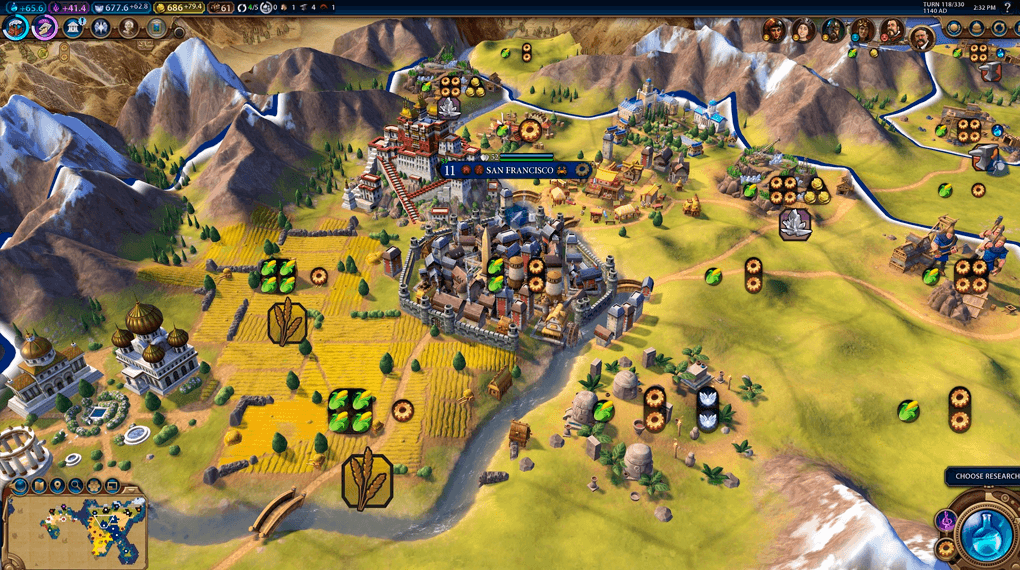Open the map search magnifier button

pyautogui.click(x=76, y=487)
